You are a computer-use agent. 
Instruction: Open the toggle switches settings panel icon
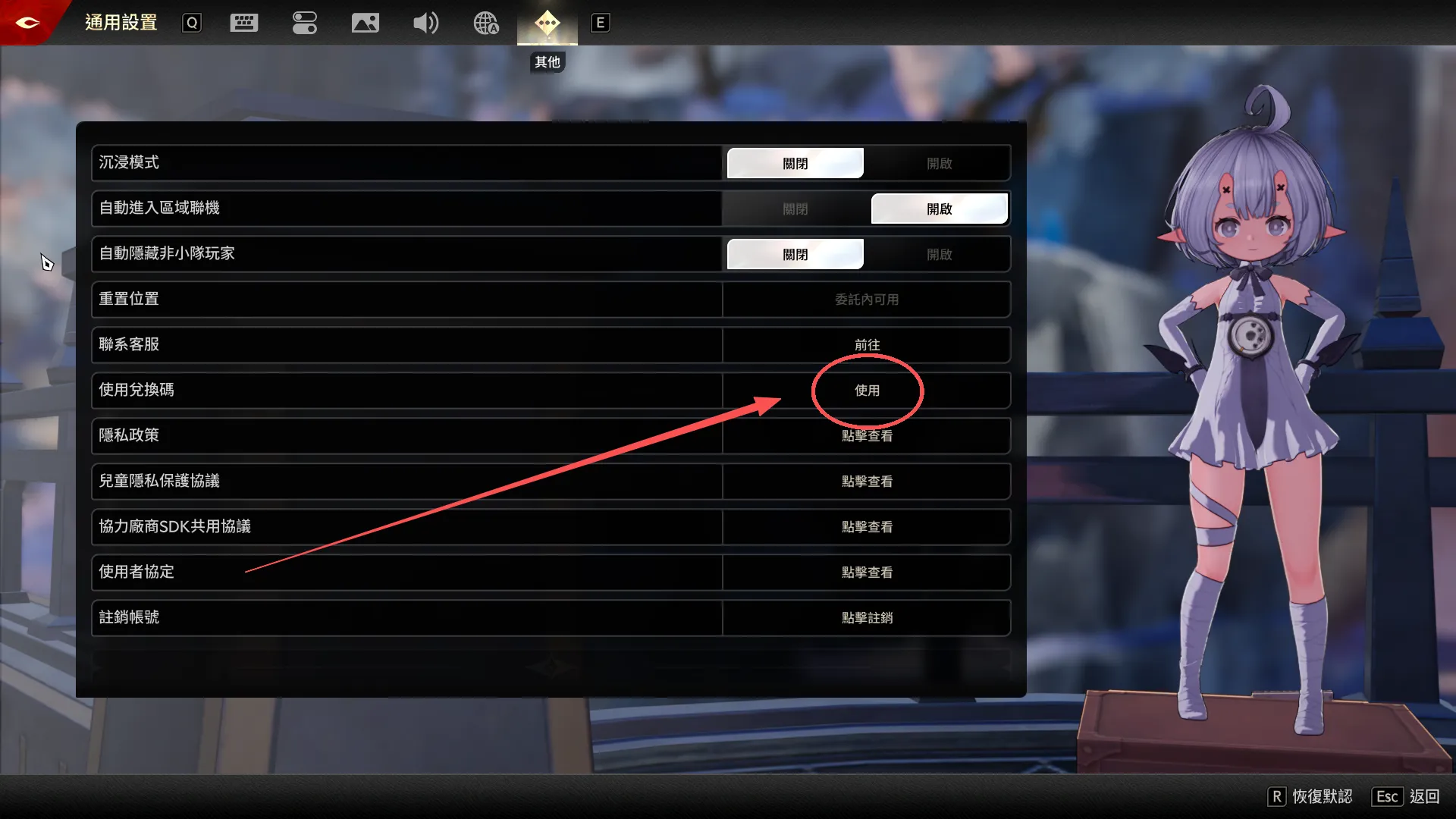click(305, 23)
